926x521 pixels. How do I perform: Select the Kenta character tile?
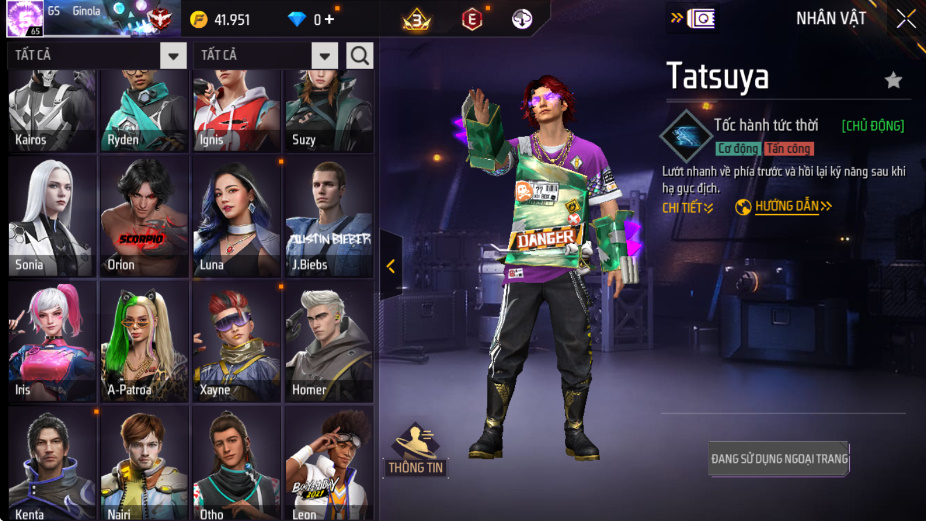point(53,463)
